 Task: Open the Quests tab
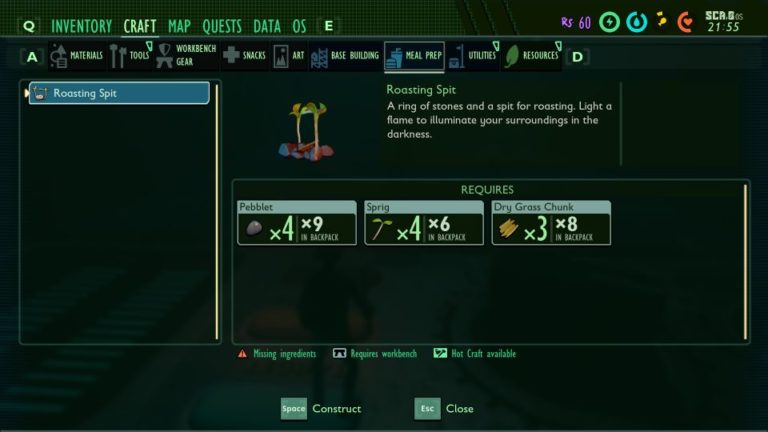222,26
